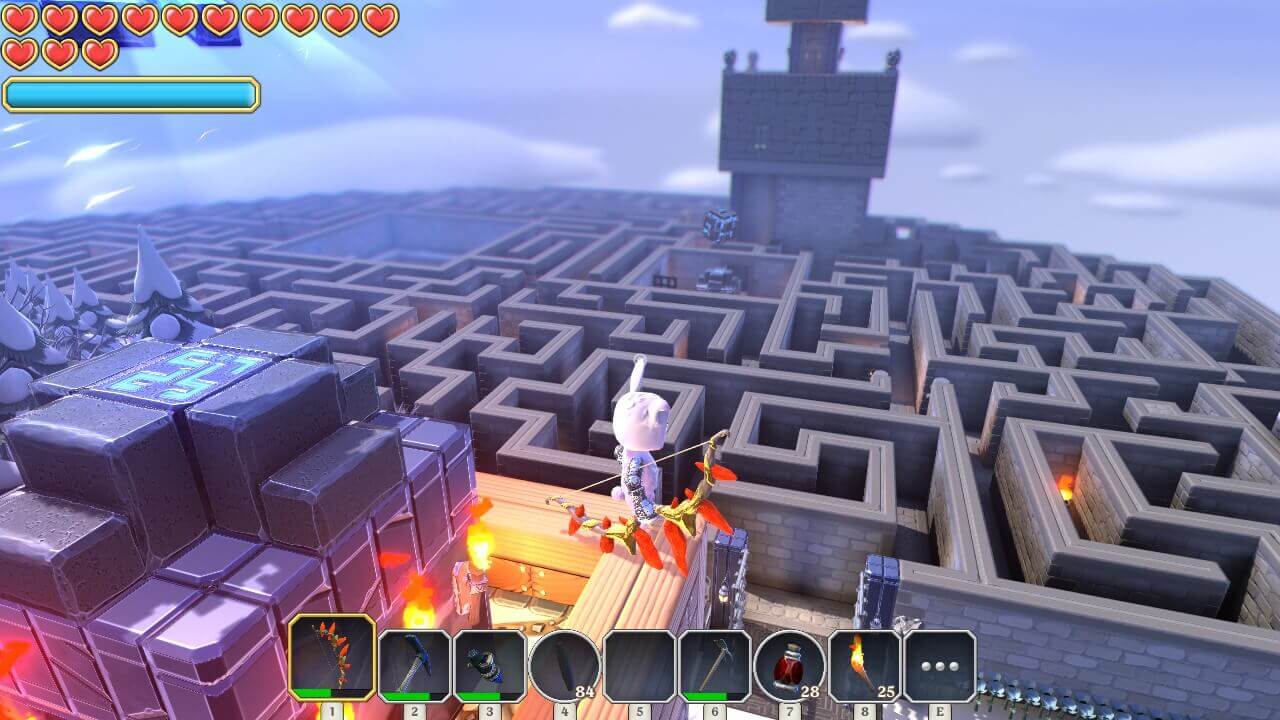Select the torch stack in the hotbar
Image resolution: width=1280 pixels, height=720 pixels.
[x=864, y=665]
